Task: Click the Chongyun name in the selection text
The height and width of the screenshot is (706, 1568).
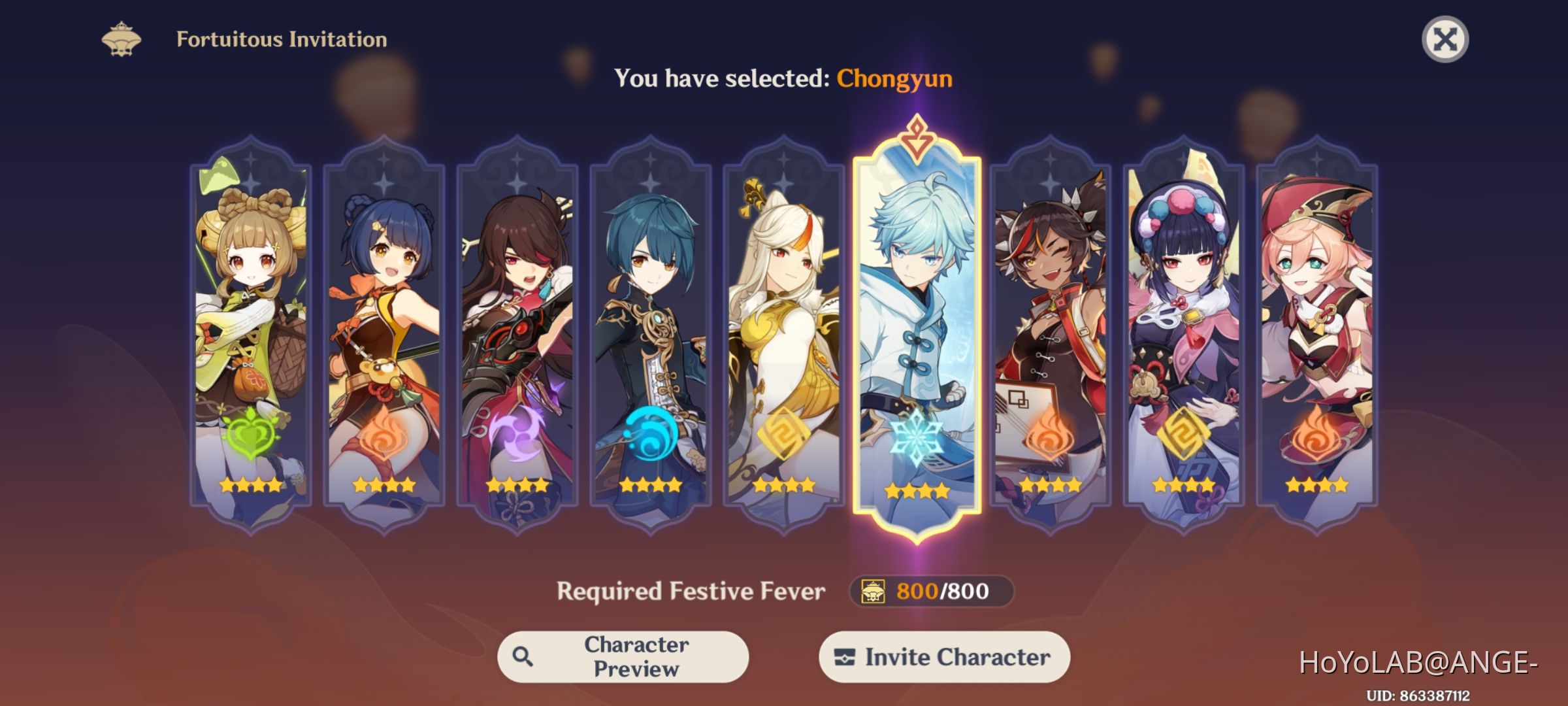Action: coord(895,78)
